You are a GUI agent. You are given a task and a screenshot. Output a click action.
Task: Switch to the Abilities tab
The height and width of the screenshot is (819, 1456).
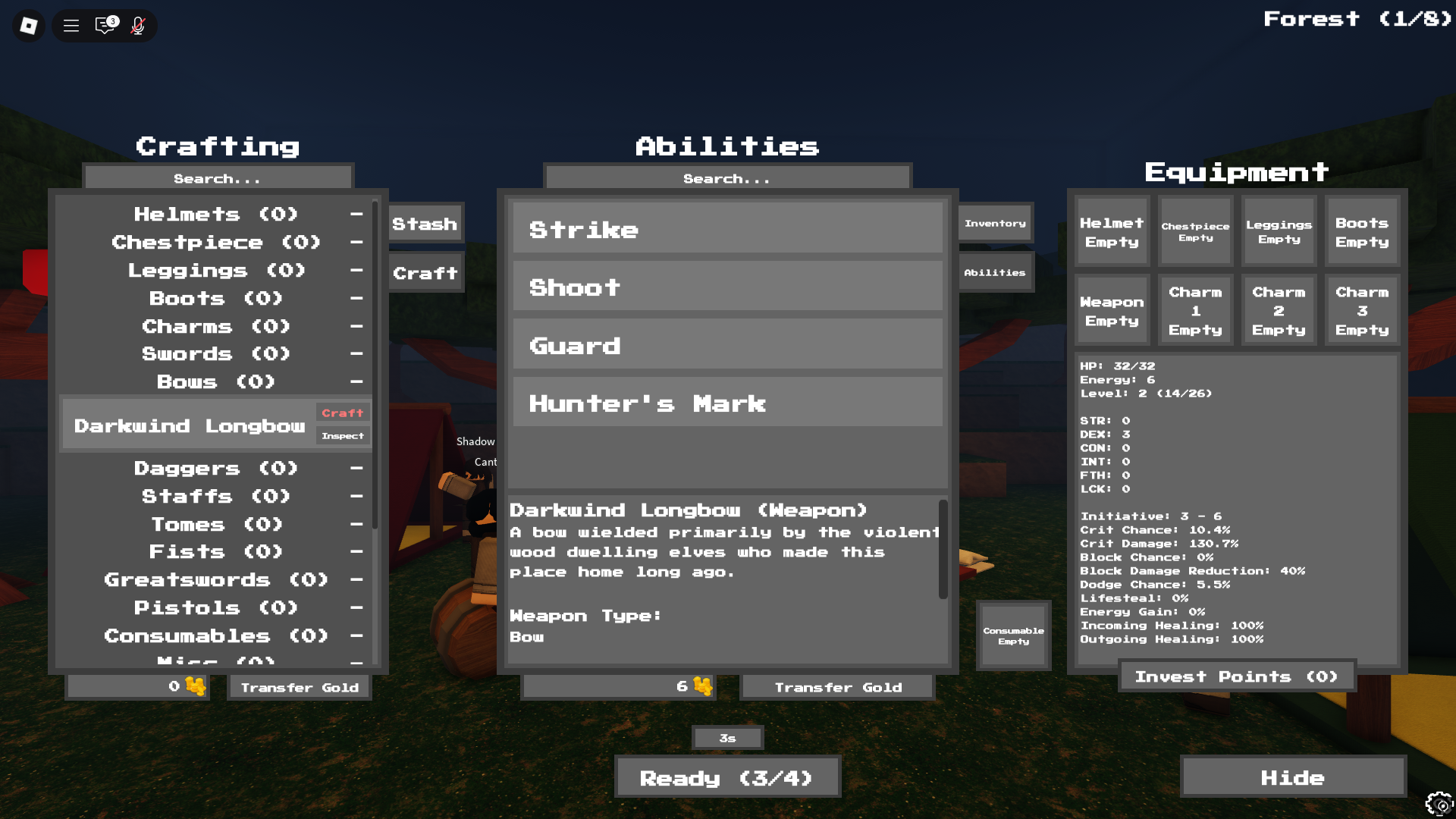[x=994, y=271]
